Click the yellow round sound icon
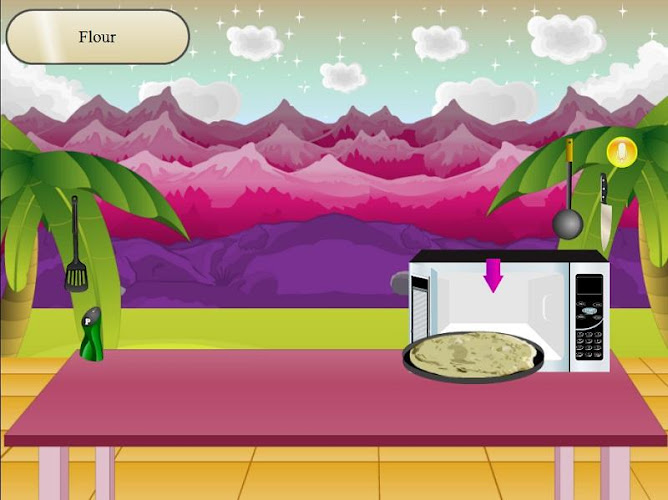Viewport: 668px width, 500px height. [x=621, y=153]
